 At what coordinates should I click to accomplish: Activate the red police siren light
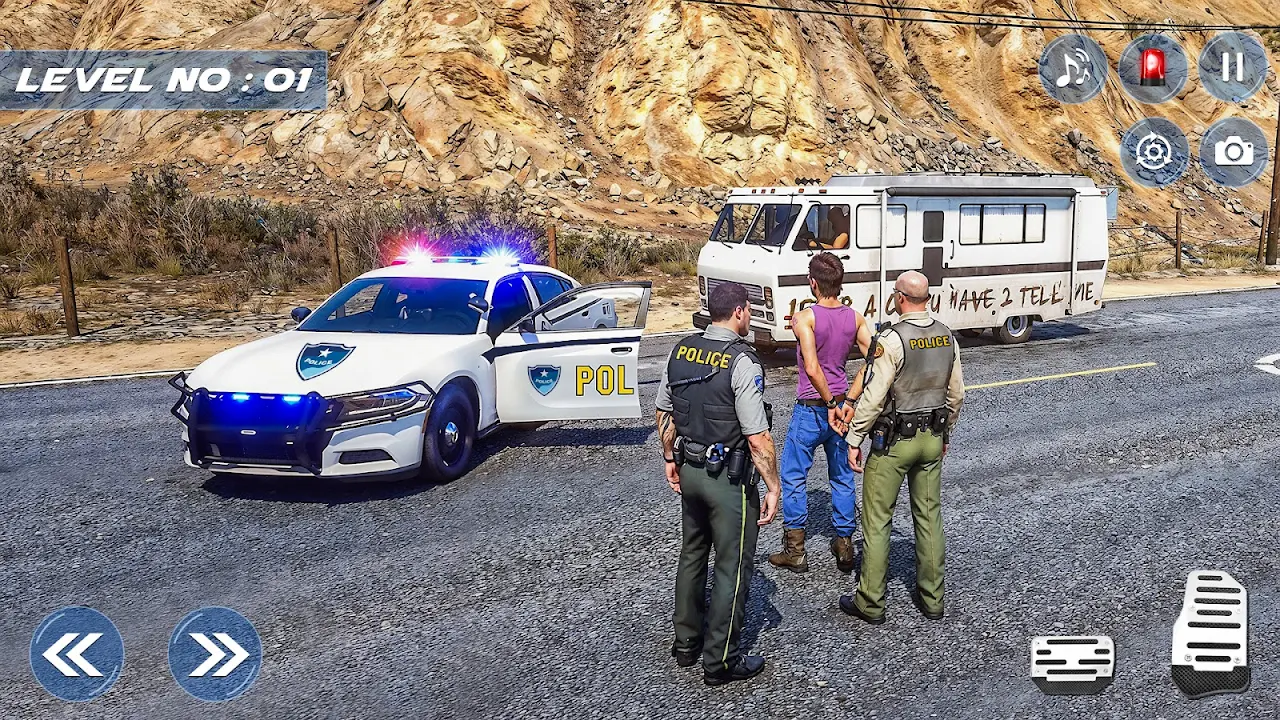(x=1153, y=68)
